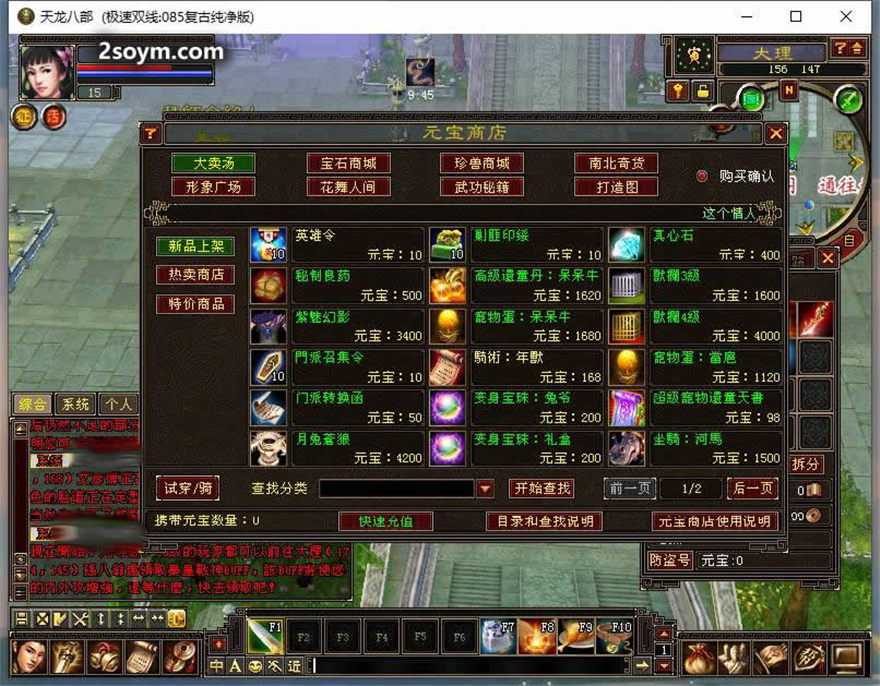Toggle the 购买确认 option

coord(702,176)
